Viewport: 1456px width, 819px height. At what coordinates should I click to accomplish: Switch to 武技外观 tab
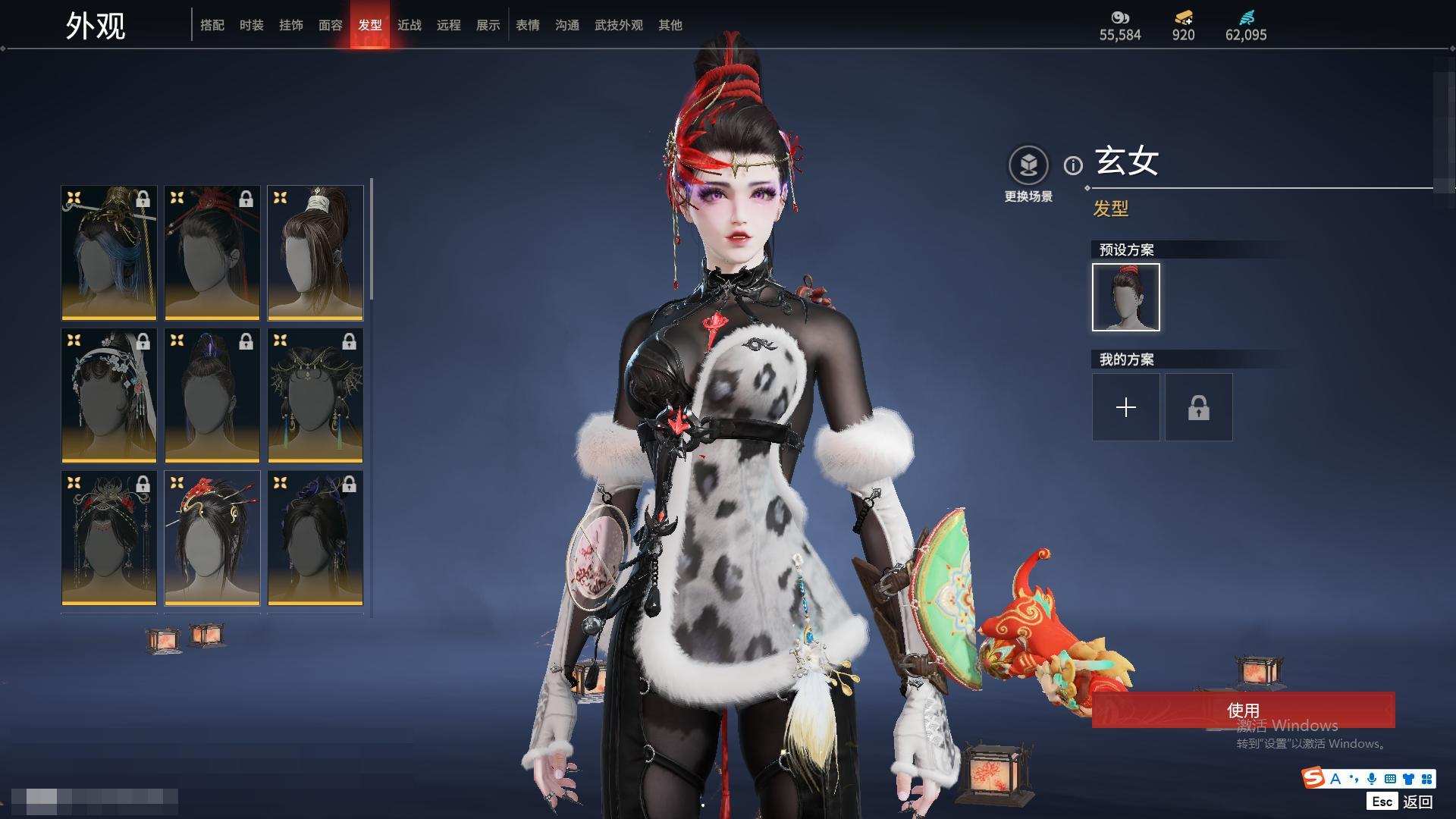[x=618, y=25]
